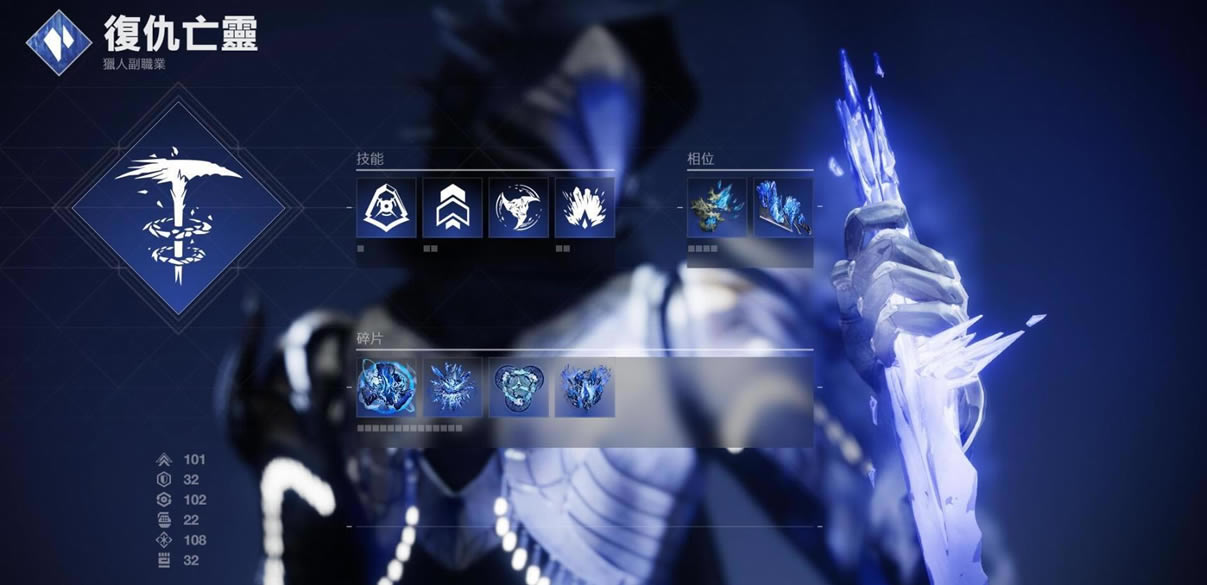The height and width of the screenshot is (585, 1207).
Task: Select the fourth fragment with blue flame shard
Action: click(584, 388)
